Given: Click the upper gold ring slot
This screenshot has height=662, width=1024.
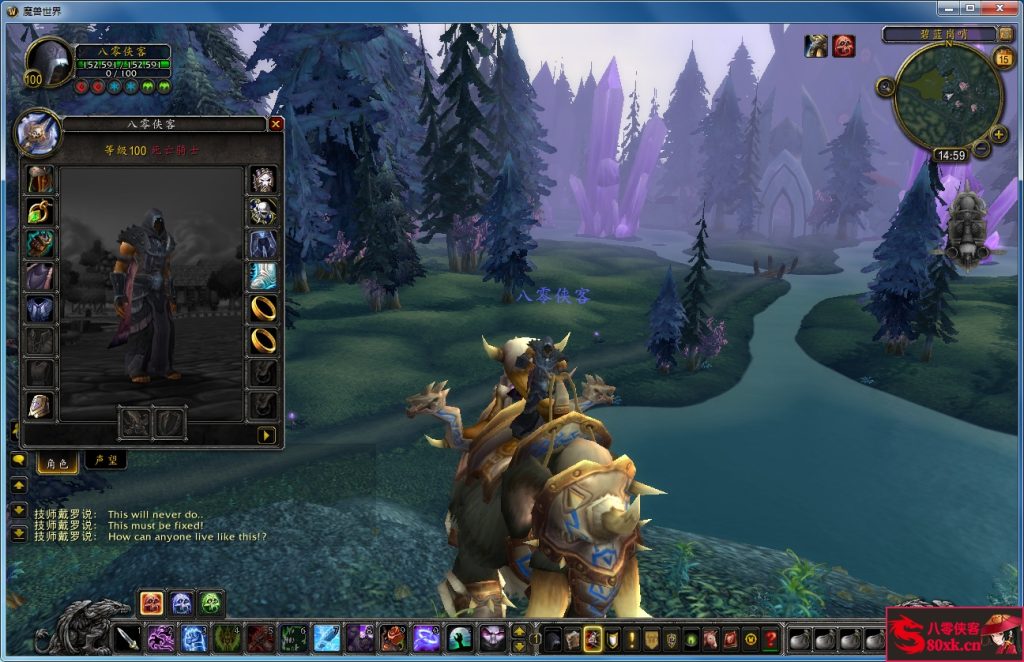Looking at the screenshot, I should pos(262,307).
